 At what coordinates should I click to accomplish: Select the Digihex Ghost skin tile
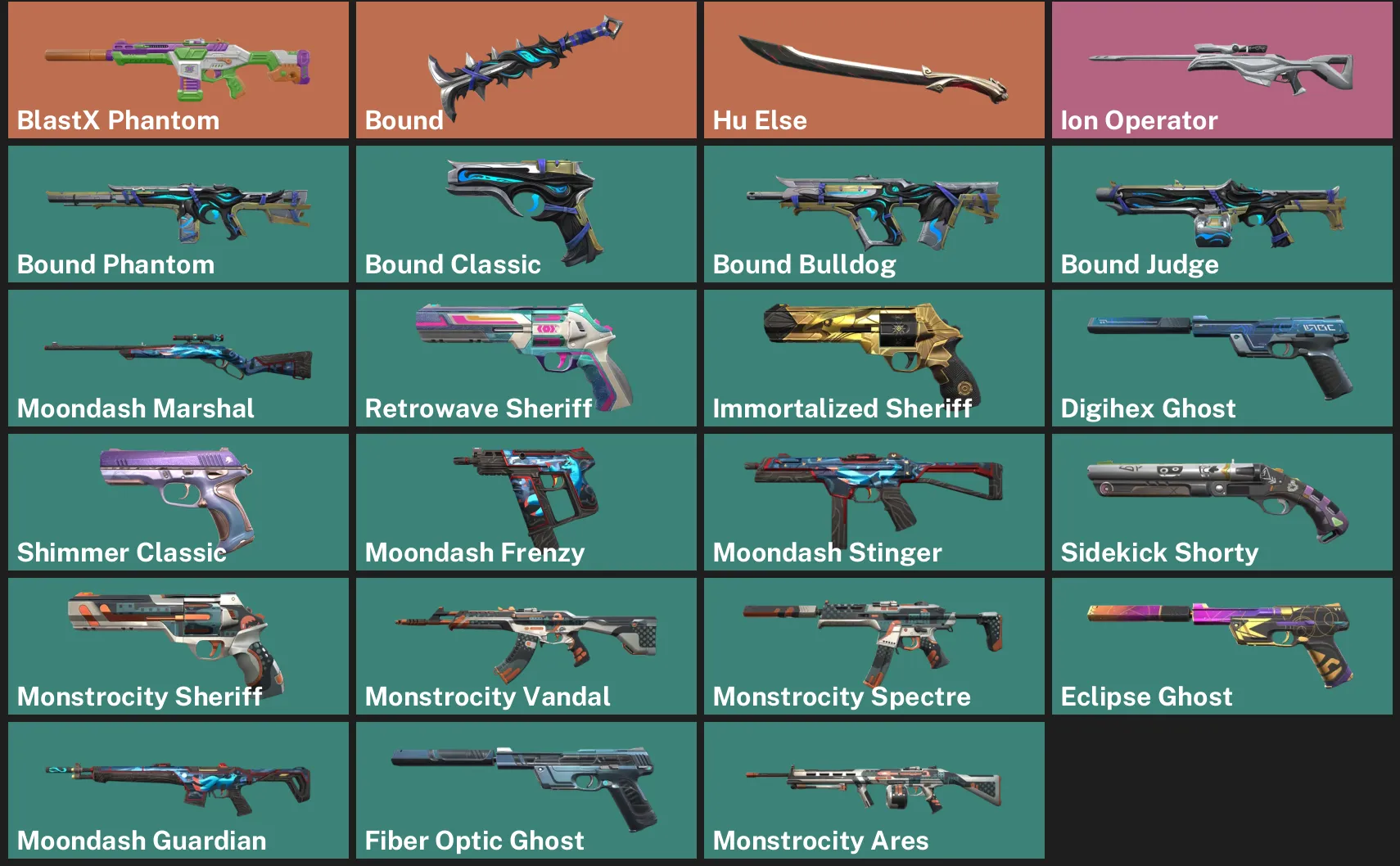[x=1222, y=358]
